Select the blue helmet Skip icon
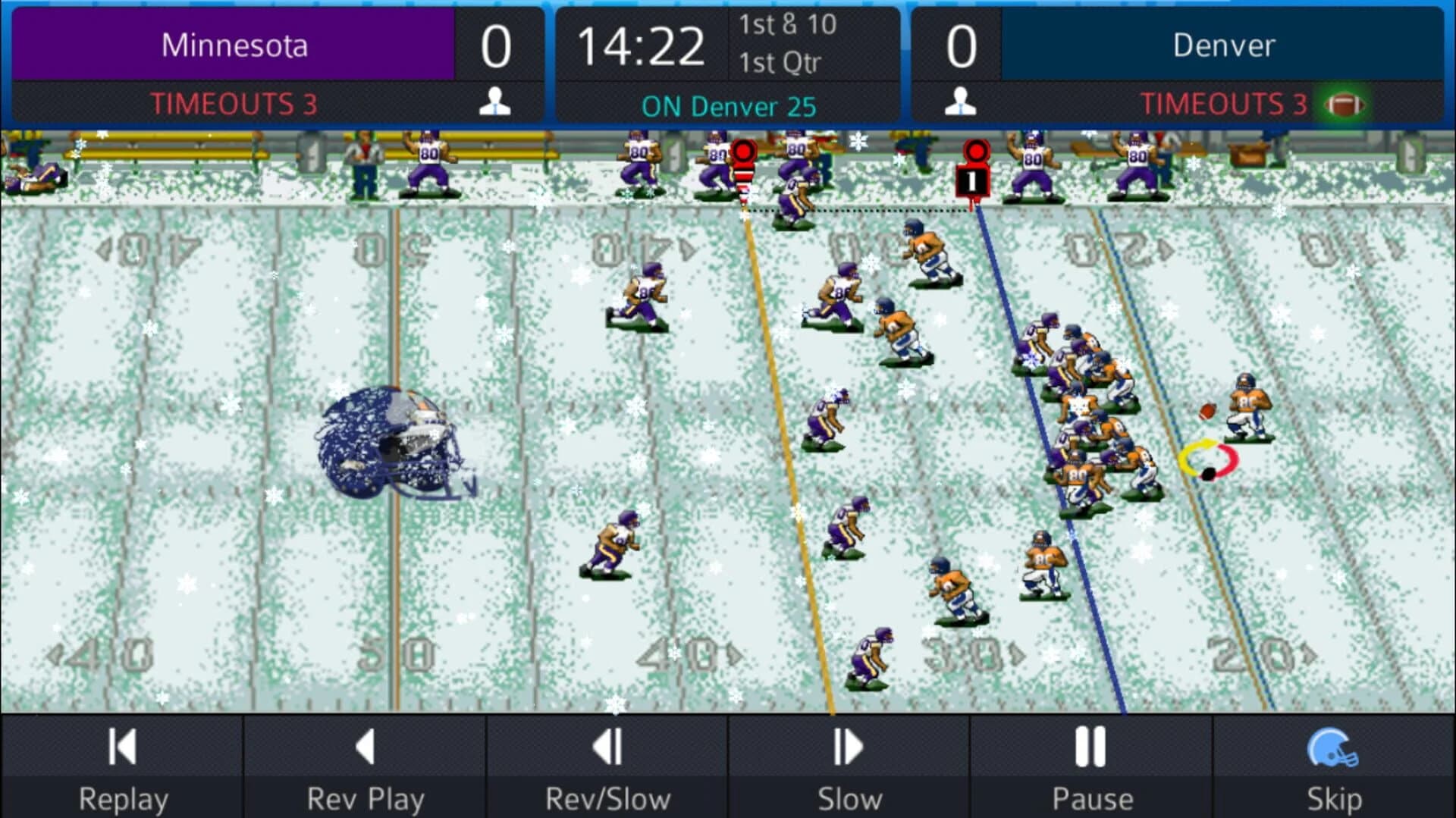 [x=1333, y=747]
